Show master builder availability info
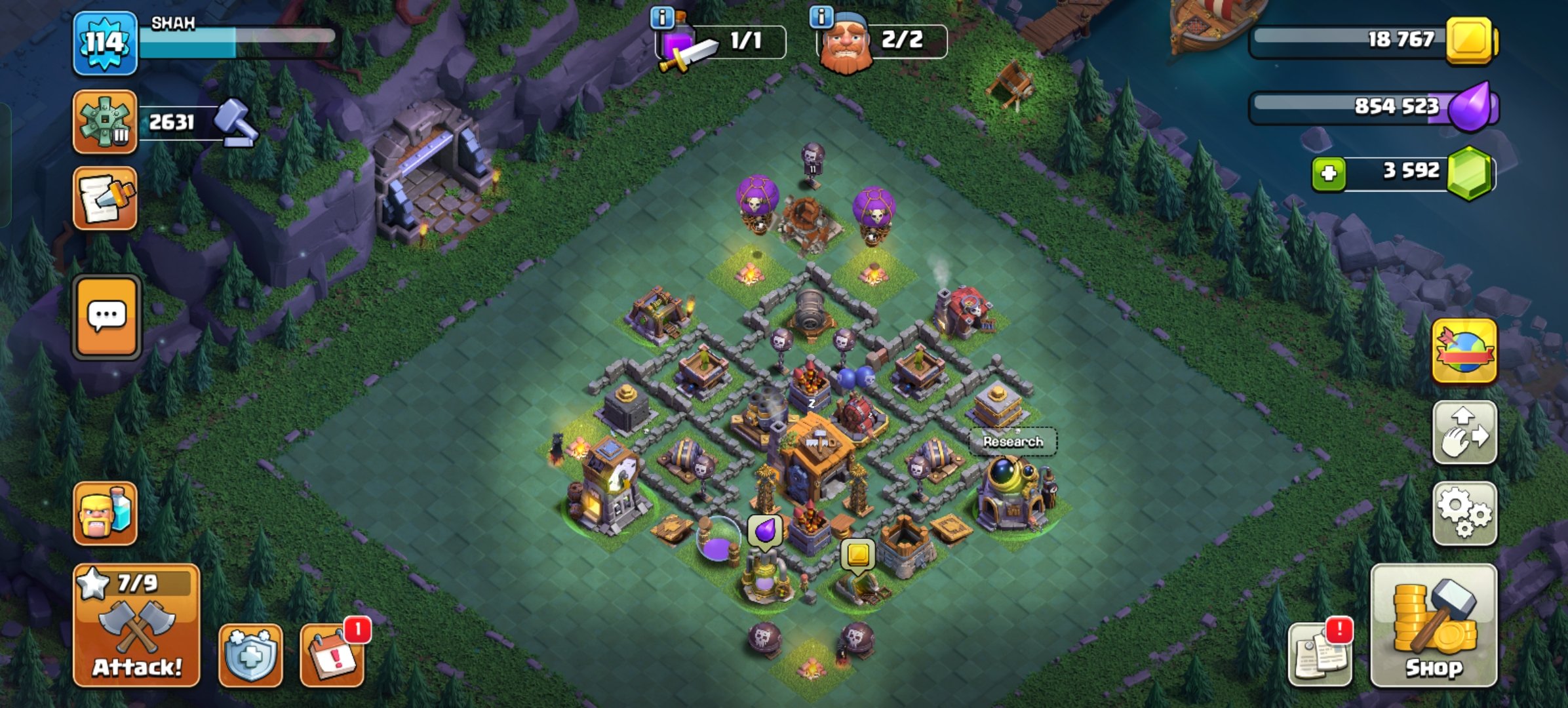 tap(821, 16)
